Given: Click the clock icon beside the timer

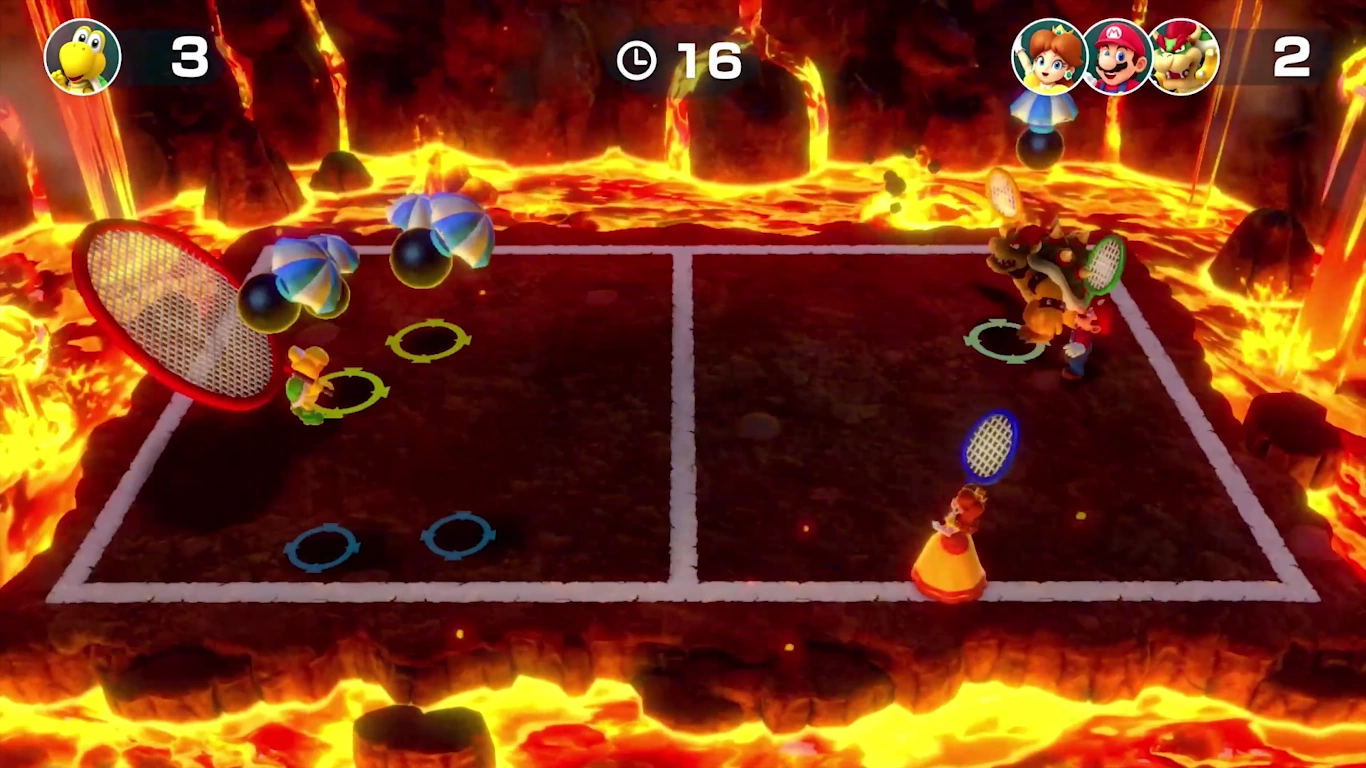Looking at the screenshot, I should click(x=637, y=58).
